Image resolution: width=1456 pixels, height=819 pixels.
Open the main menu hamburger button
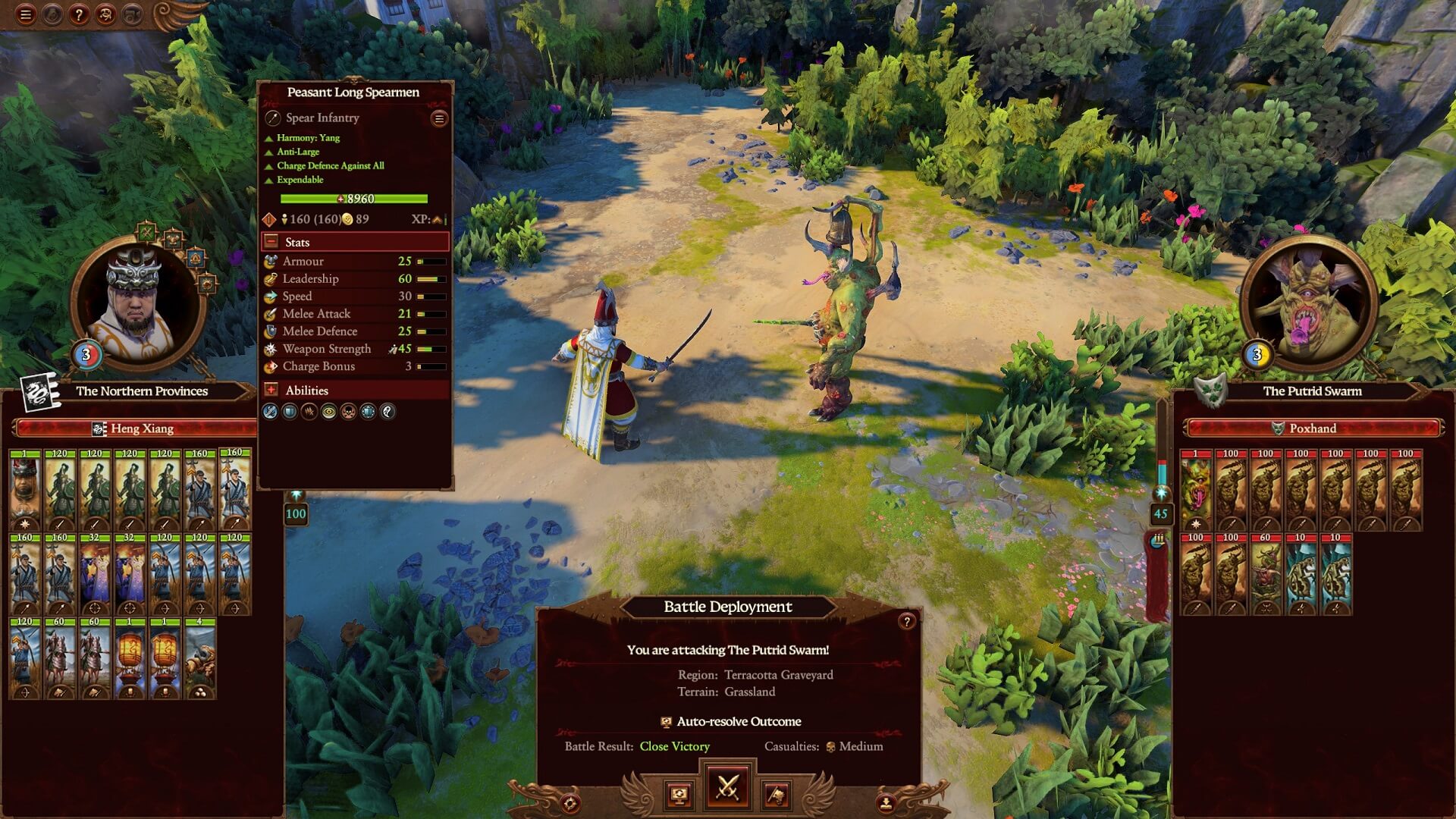25,14
